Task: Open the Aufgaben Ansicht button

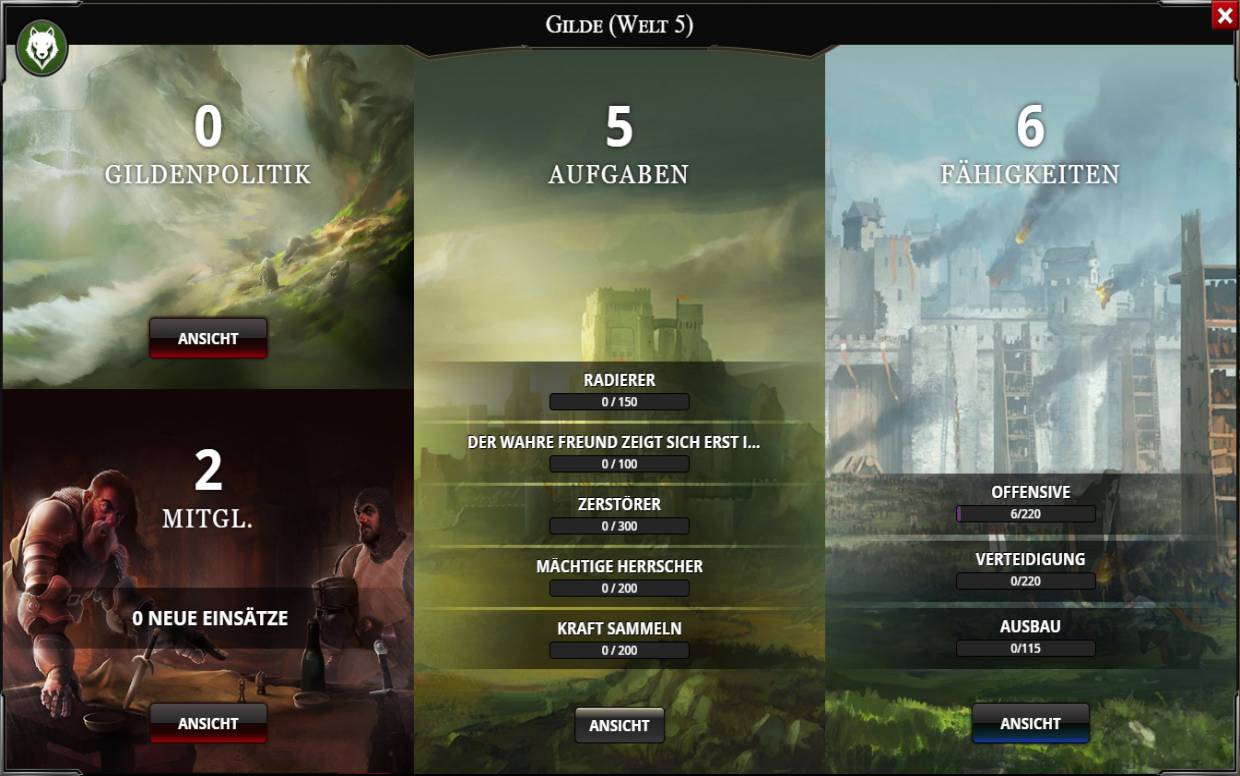Action: 619,725
